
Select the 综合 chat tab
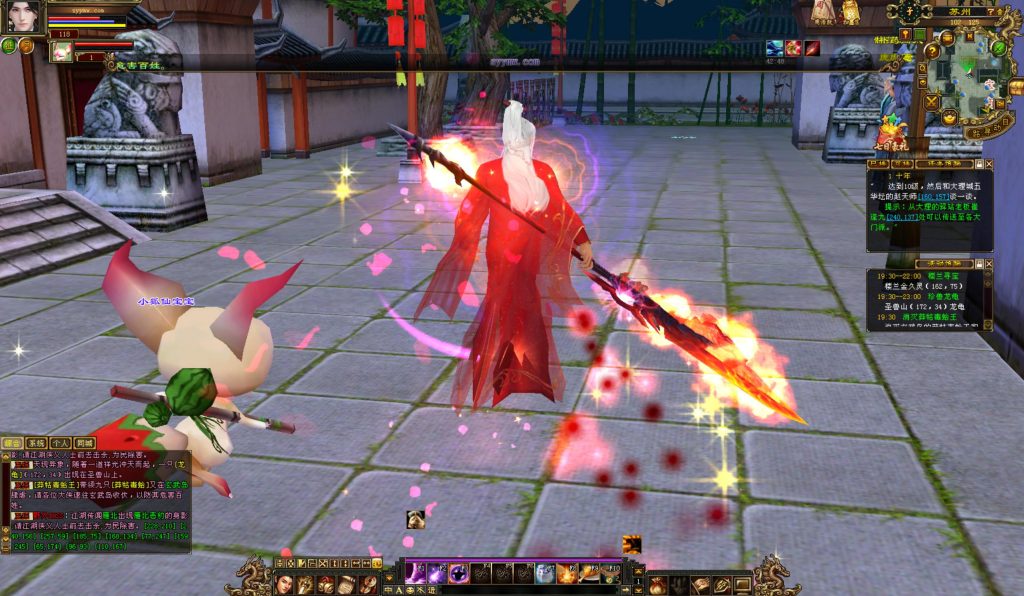13,442
